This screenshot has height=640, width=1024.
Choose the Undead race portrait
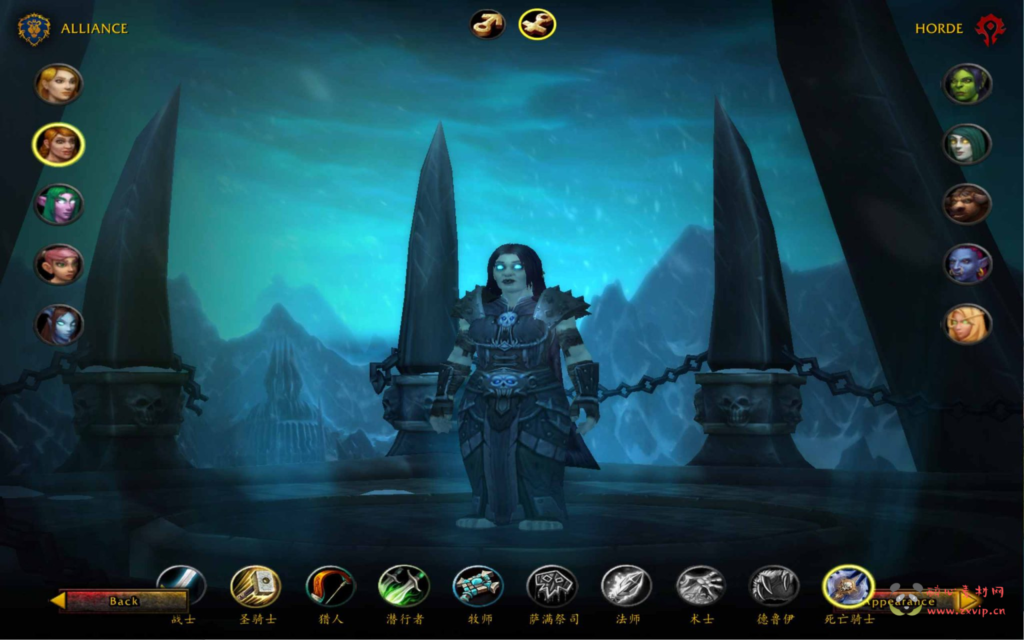[967, 144]
